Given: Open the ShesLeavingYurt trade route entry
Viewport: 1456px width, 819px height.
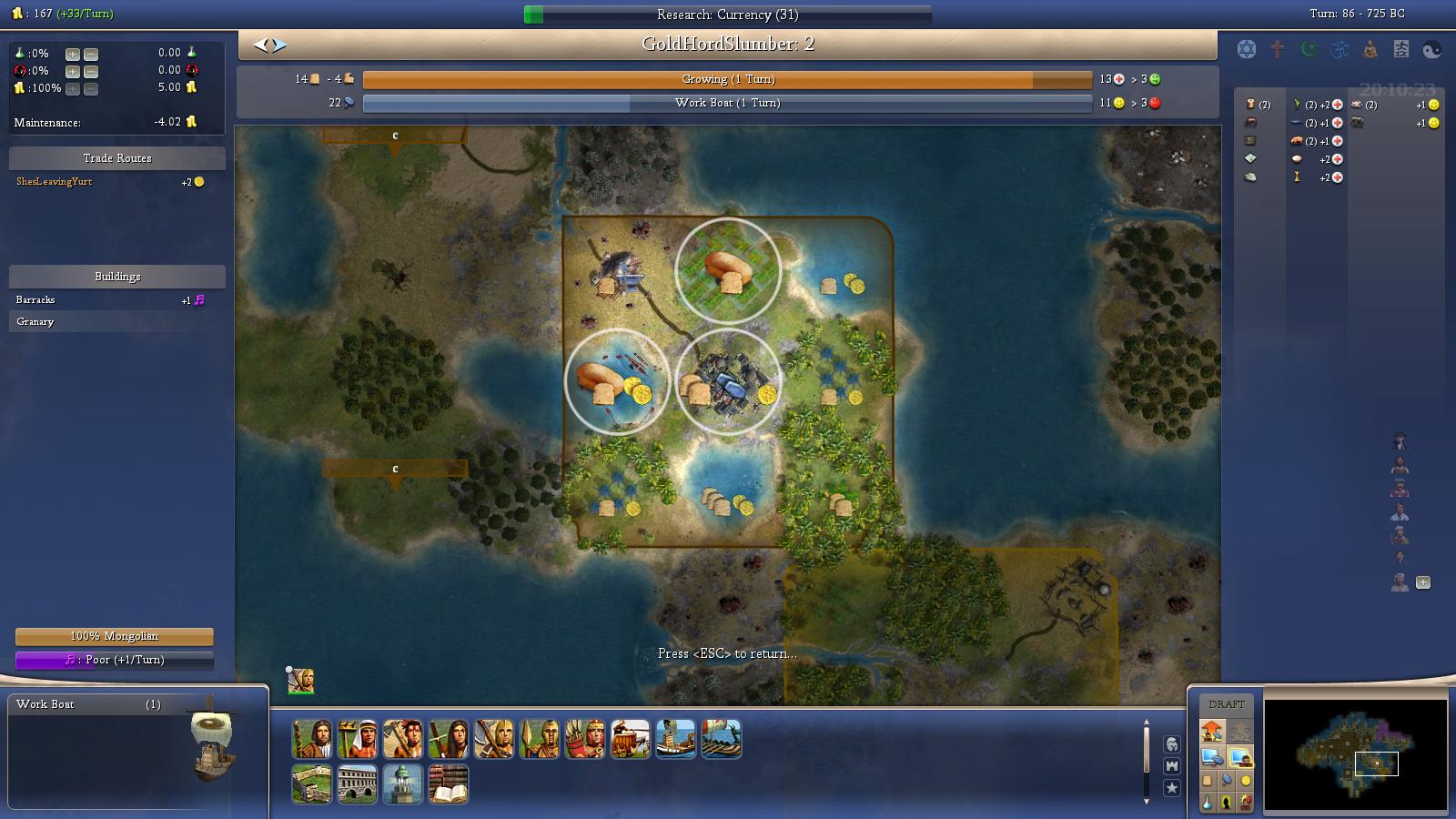Looking at the screenshot, I should [55, 181].
